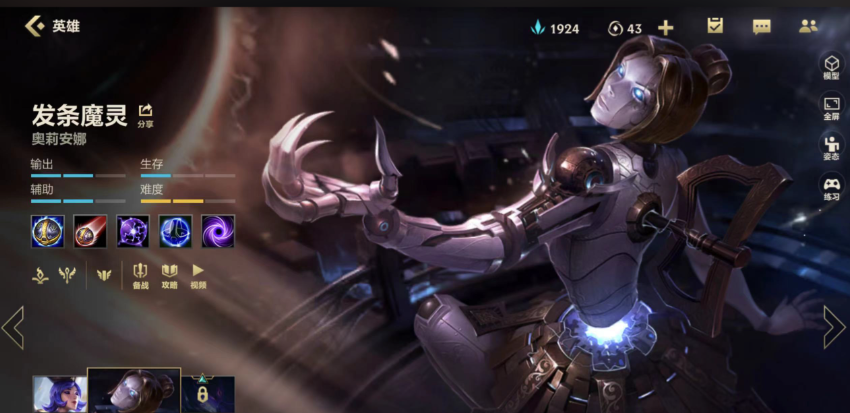The width and height of the screenshot is (850, 413).
Task: View the passive ability icon with golden clockwork
Action: pyautogui.click(x=47, y=231)
